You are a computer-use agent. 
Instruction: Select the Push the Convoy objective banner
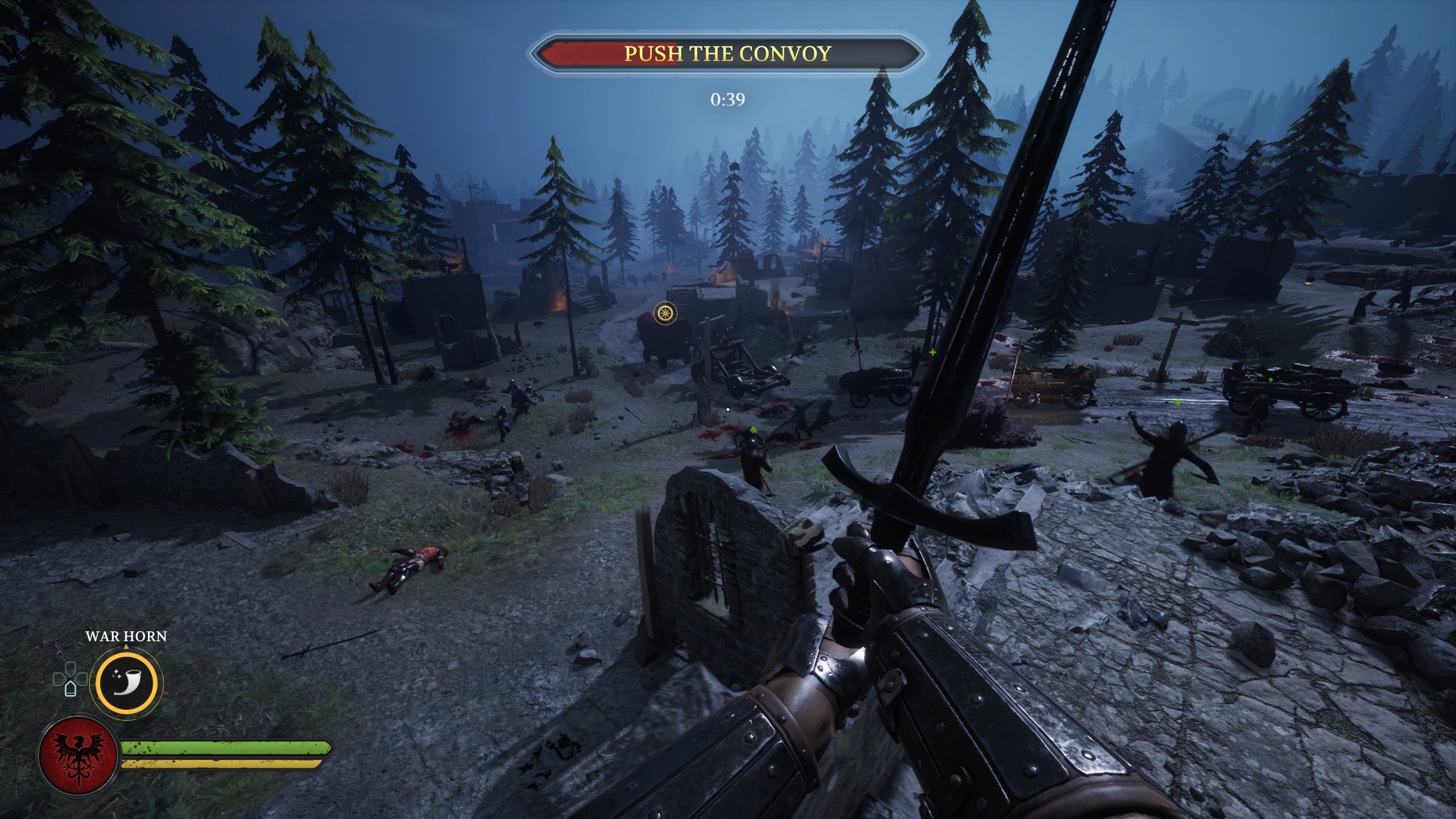(727, 53)
